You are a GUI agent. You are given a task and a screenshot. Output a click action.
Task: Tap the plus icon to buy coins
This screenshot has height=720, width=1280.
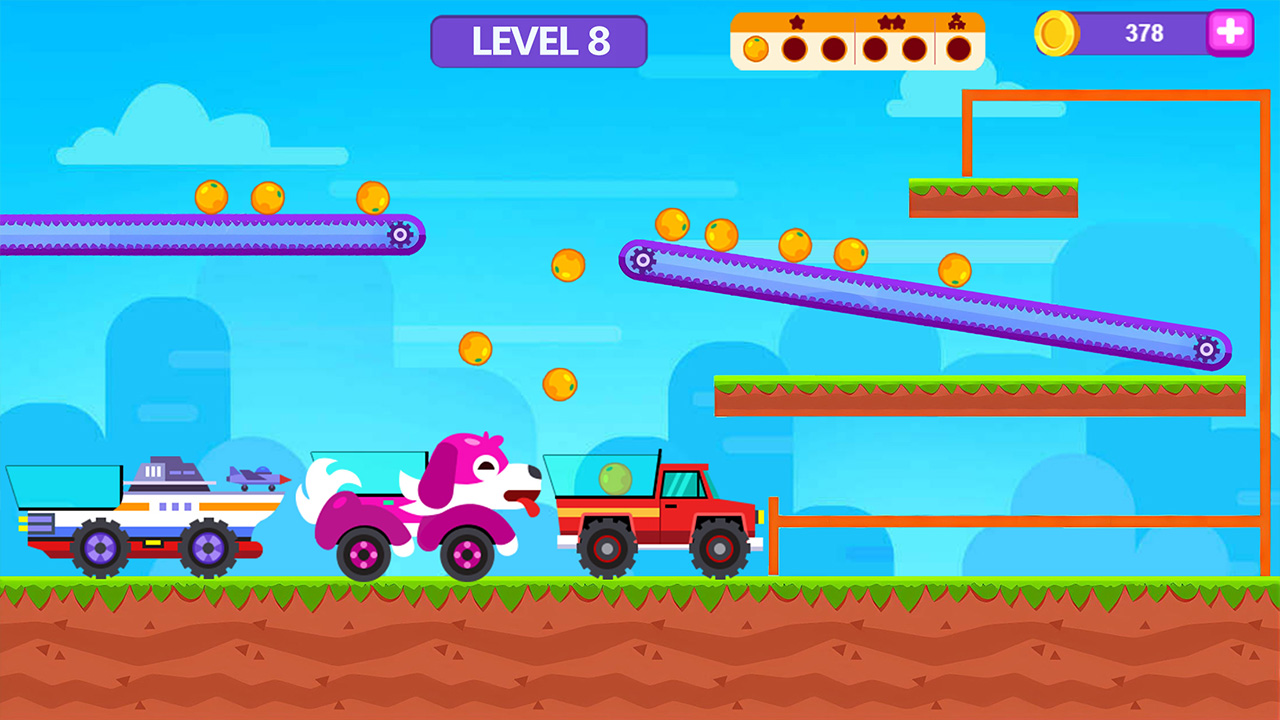click(1229, 33)
